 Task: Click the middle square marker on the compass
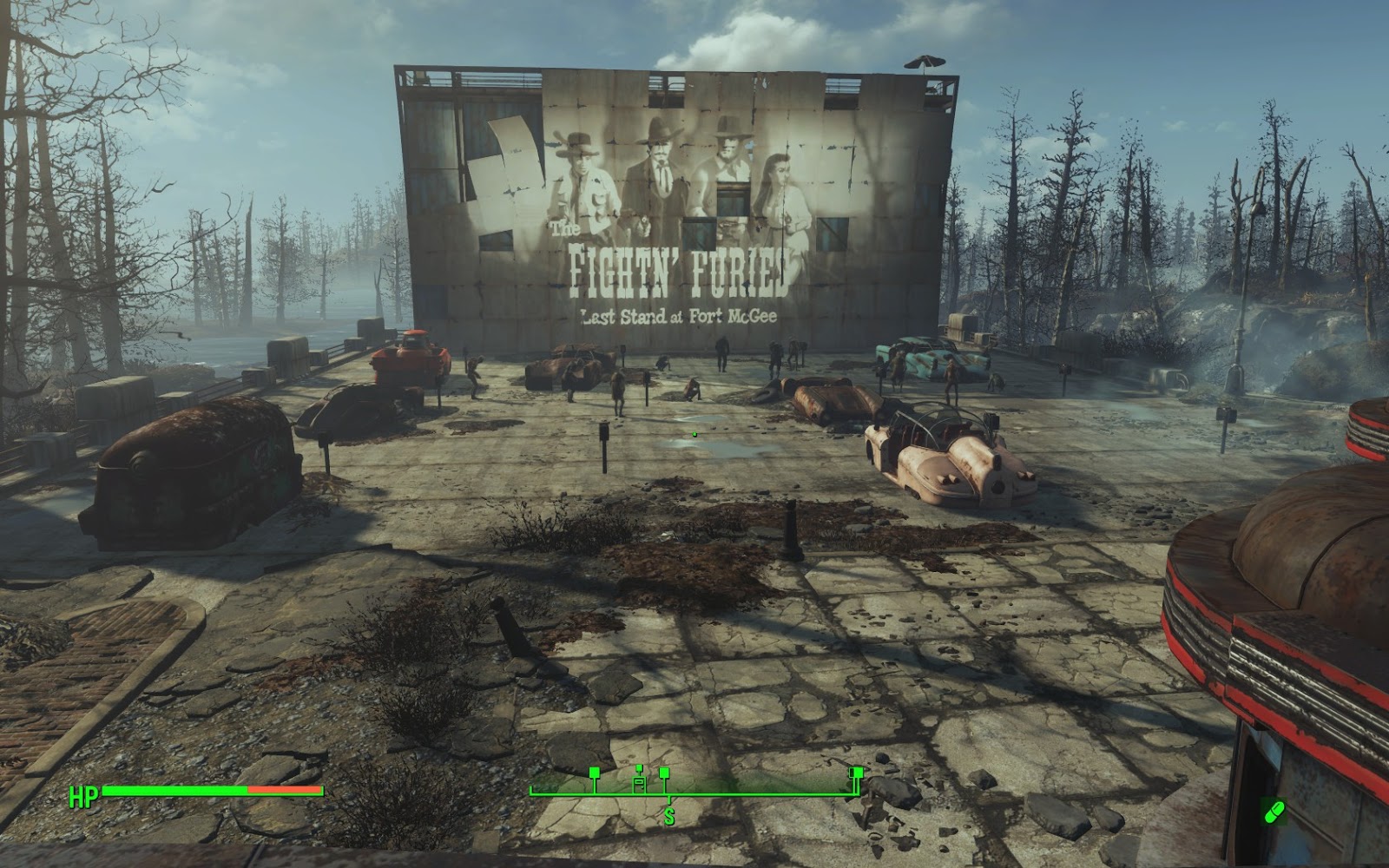(x=664, y=773)
